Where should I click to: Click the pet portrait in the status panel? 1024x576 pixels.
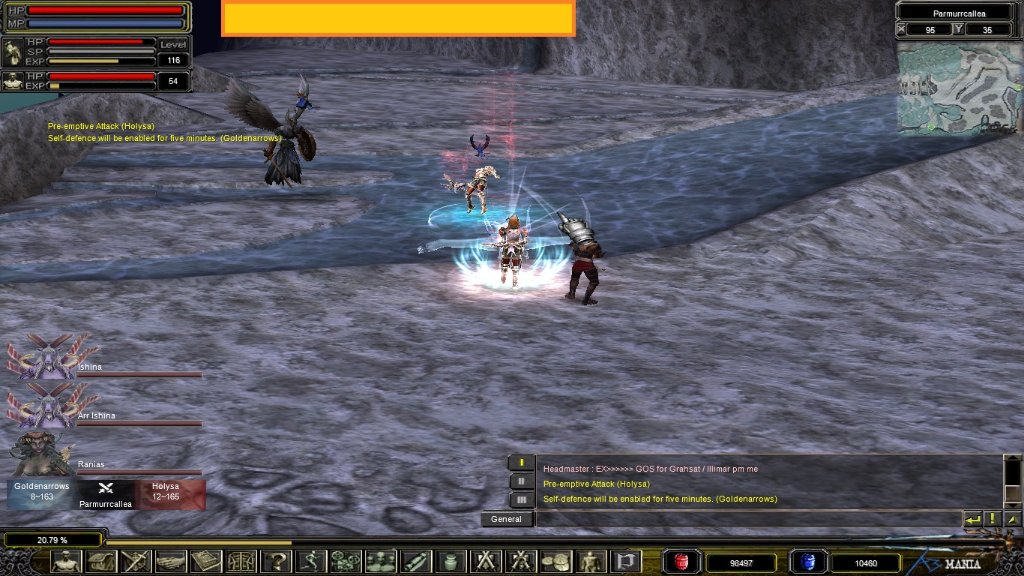point(14,81)
